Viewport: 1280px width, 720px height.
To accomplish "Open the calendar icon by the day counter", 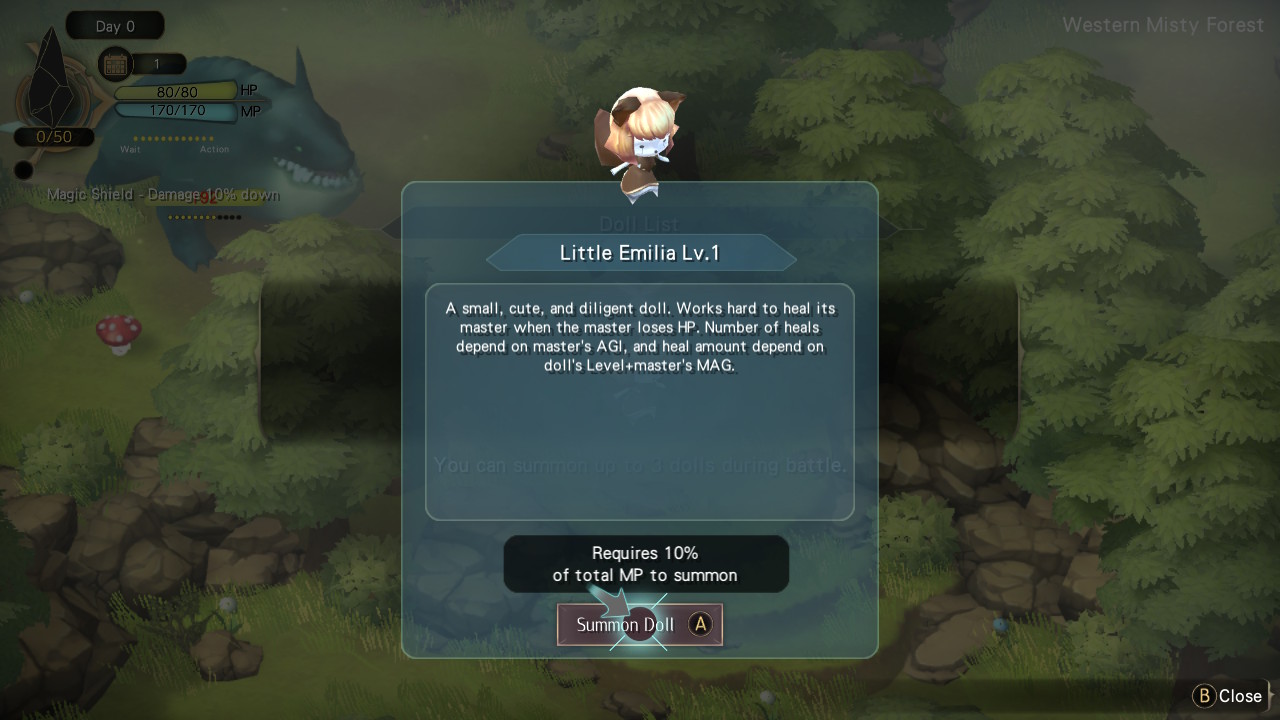I will [x=116, y=65].
